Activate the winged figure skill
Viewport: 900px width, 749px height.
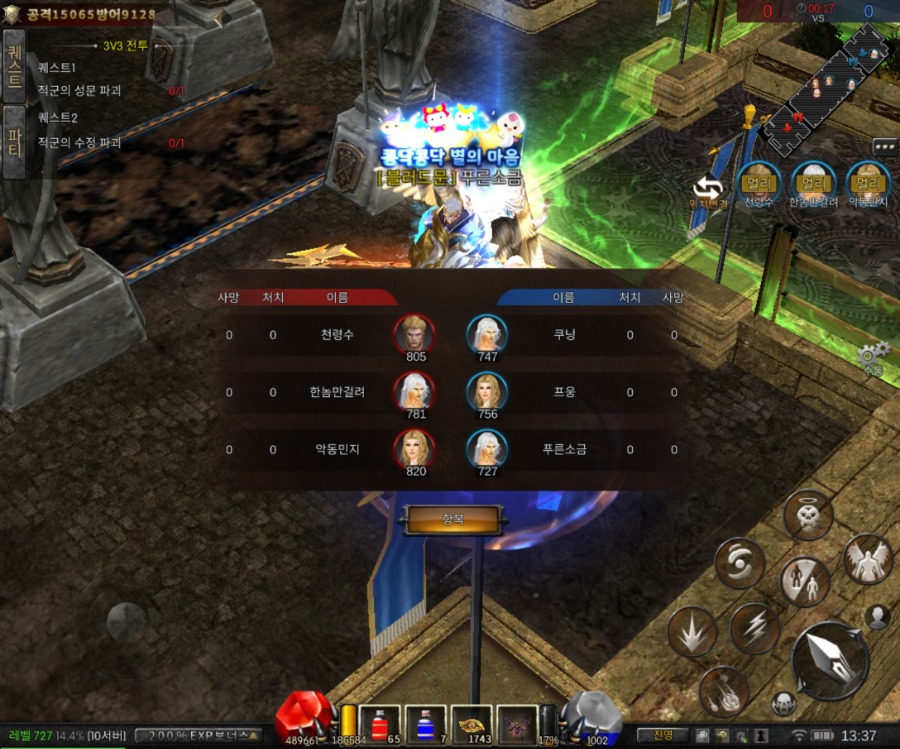pyautogui.click(x=866, y=559)
